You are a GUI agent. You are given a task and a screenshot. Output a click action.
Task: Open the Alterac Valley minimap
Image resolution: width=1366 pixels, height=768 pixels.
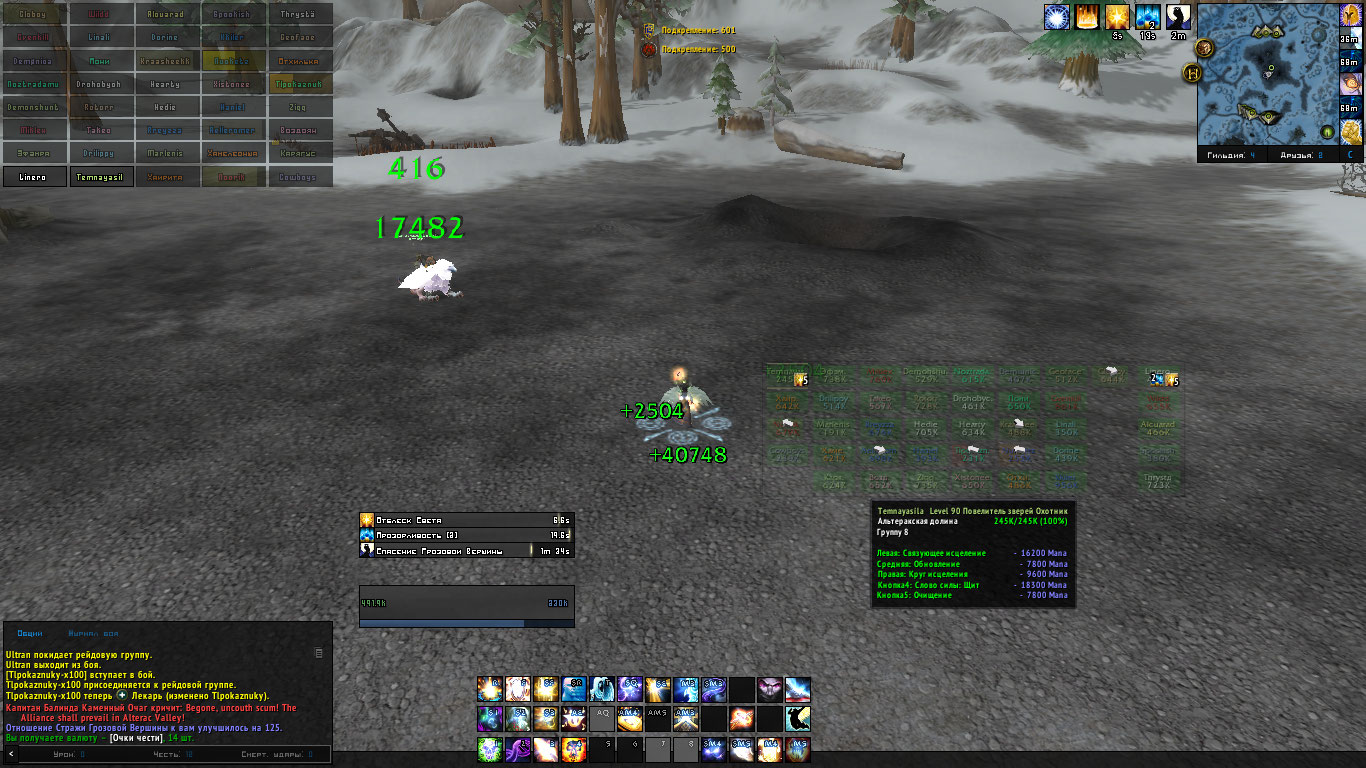(1267, 73)
